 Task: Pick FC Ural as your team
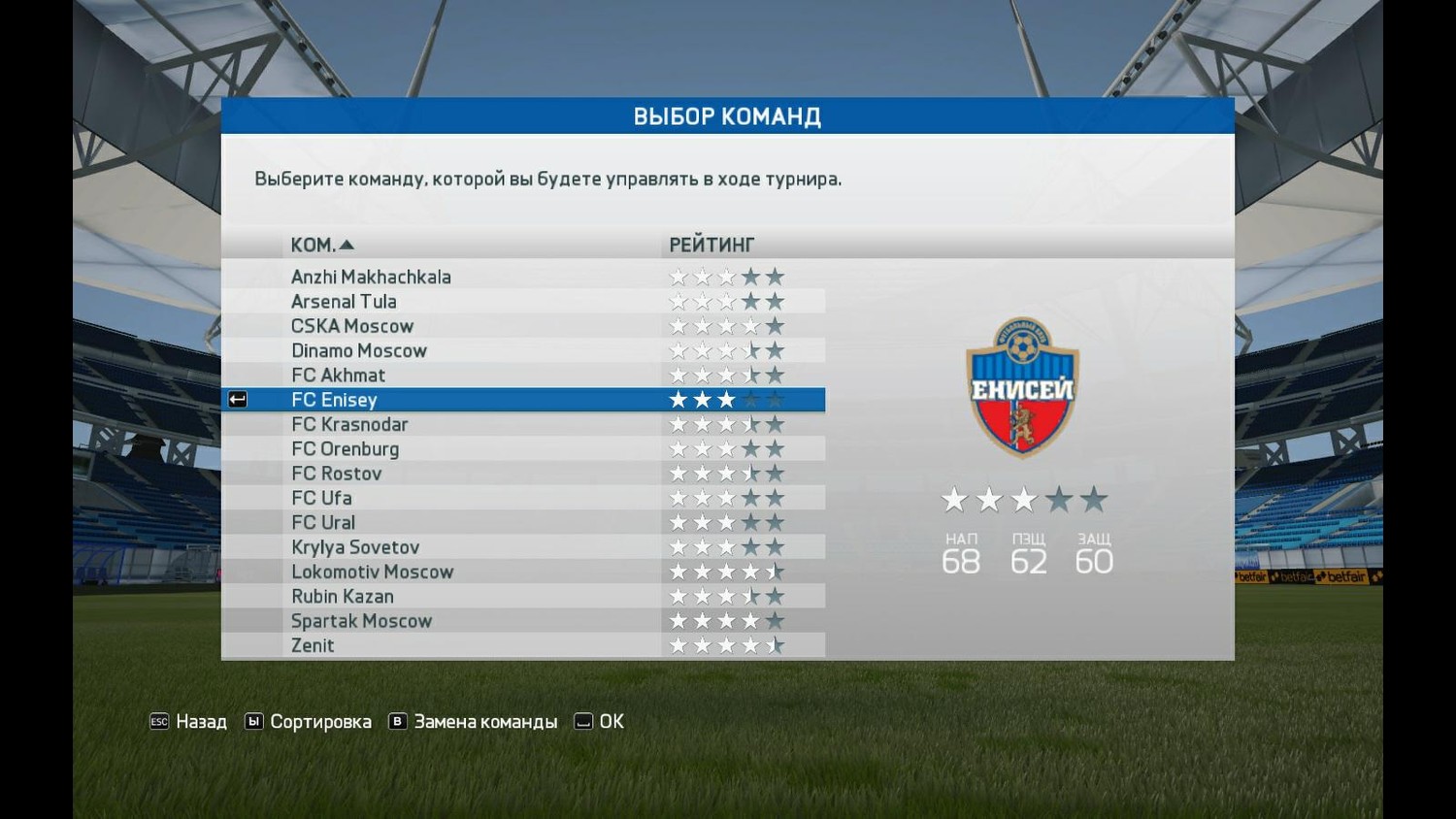point(323,523)
